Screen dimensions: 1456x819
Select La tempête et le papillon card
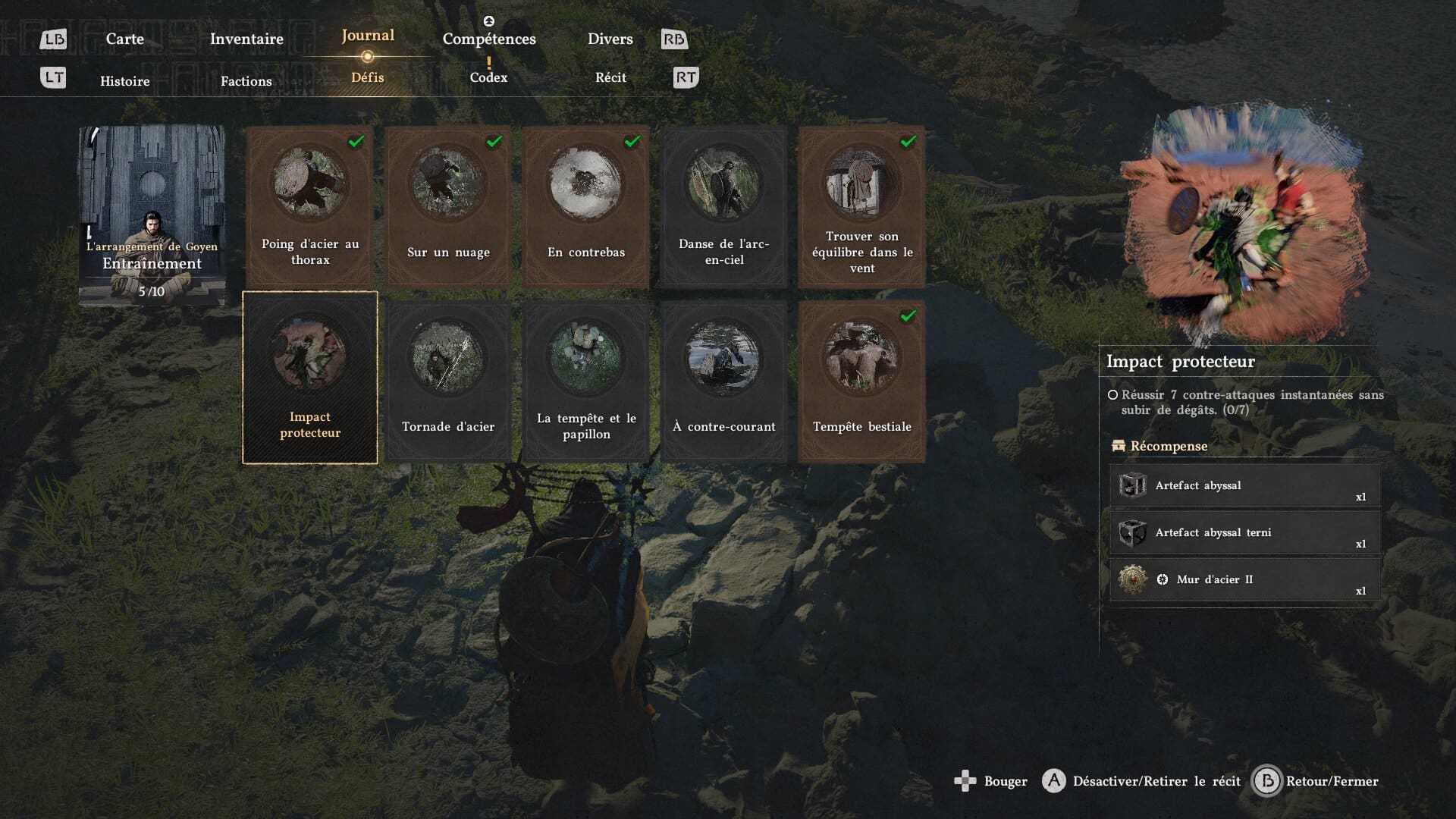pyautogui.click(x=586, y=380)
